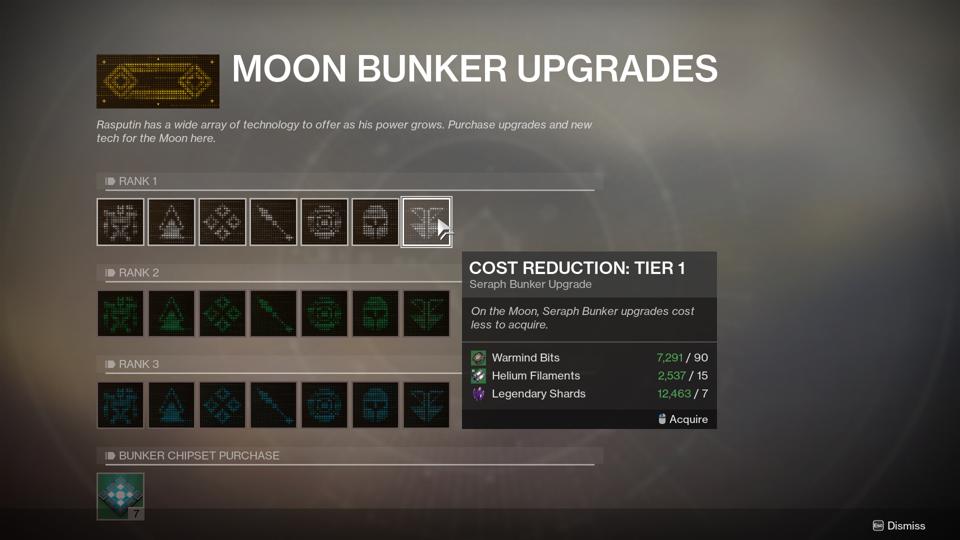Choose the blue Rank 3 wings upgrade
Image resolution: width=960 pixels, height=540 pixels.
426,404
